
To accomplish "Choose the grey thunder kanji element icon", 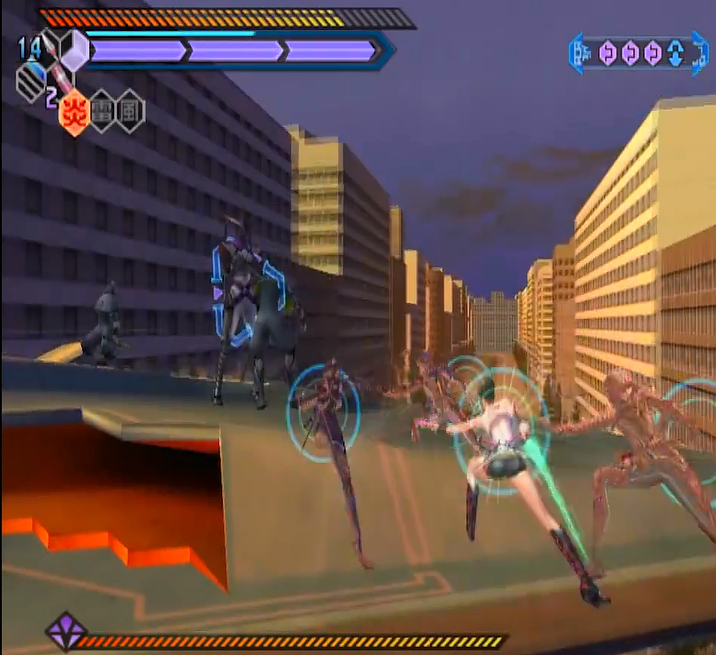I will (102, 112).
